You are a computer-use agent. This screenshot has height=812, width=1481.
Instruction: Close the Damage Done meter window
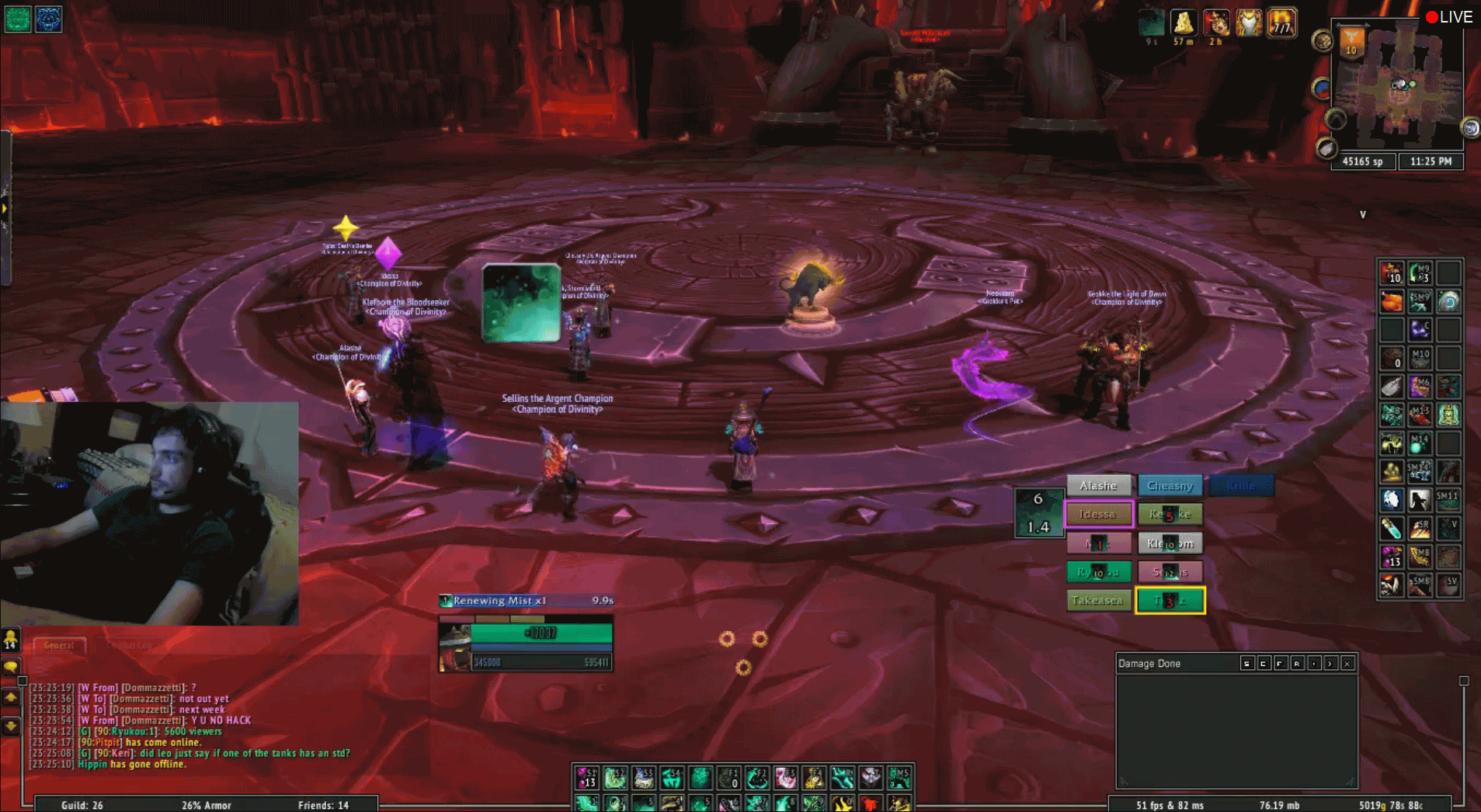click(x=1347, y=664)
